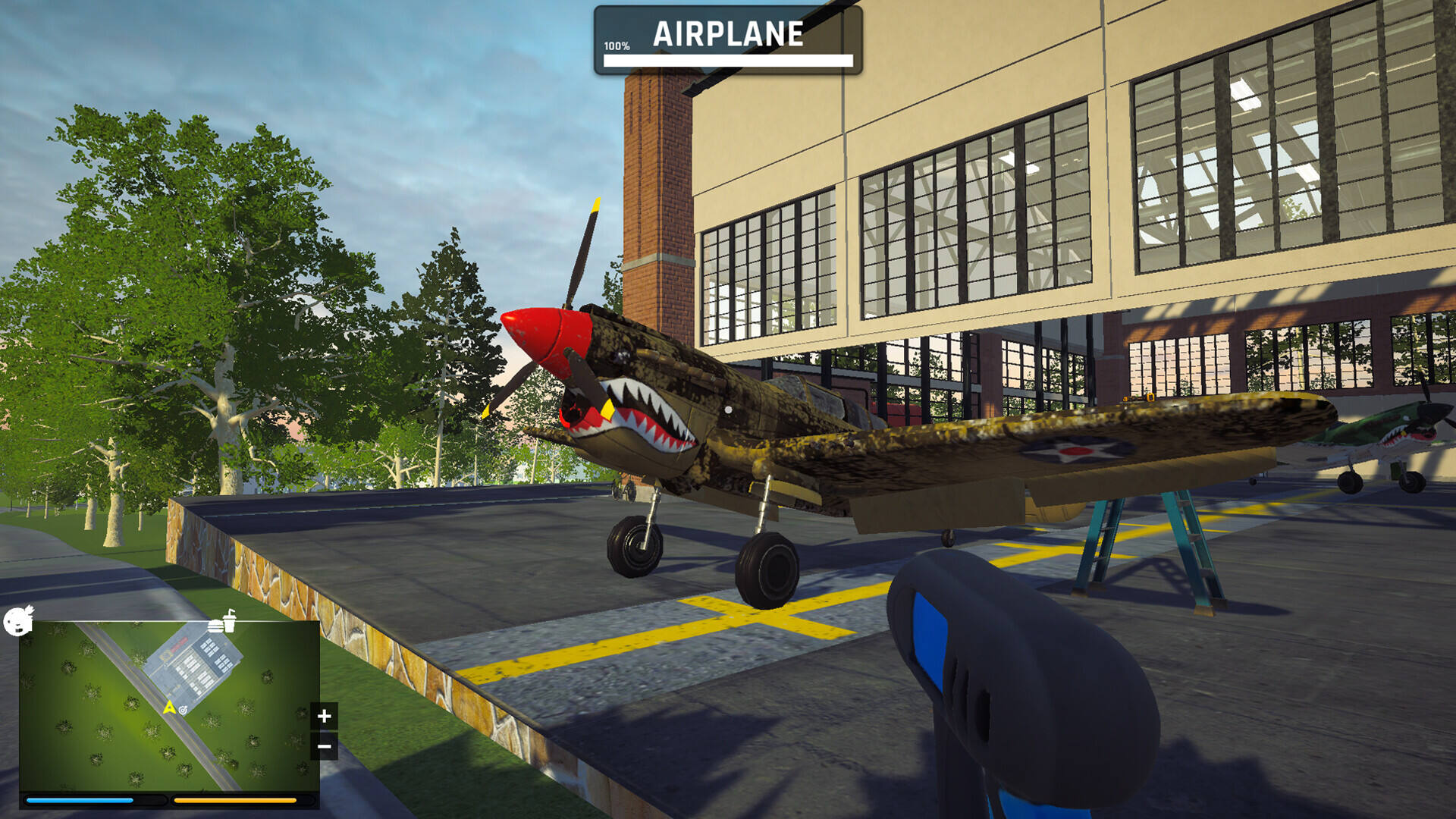Click the yellow player arrow on minimap
The width and height of the screenshot is (1456, 819).
pos(169,708)
